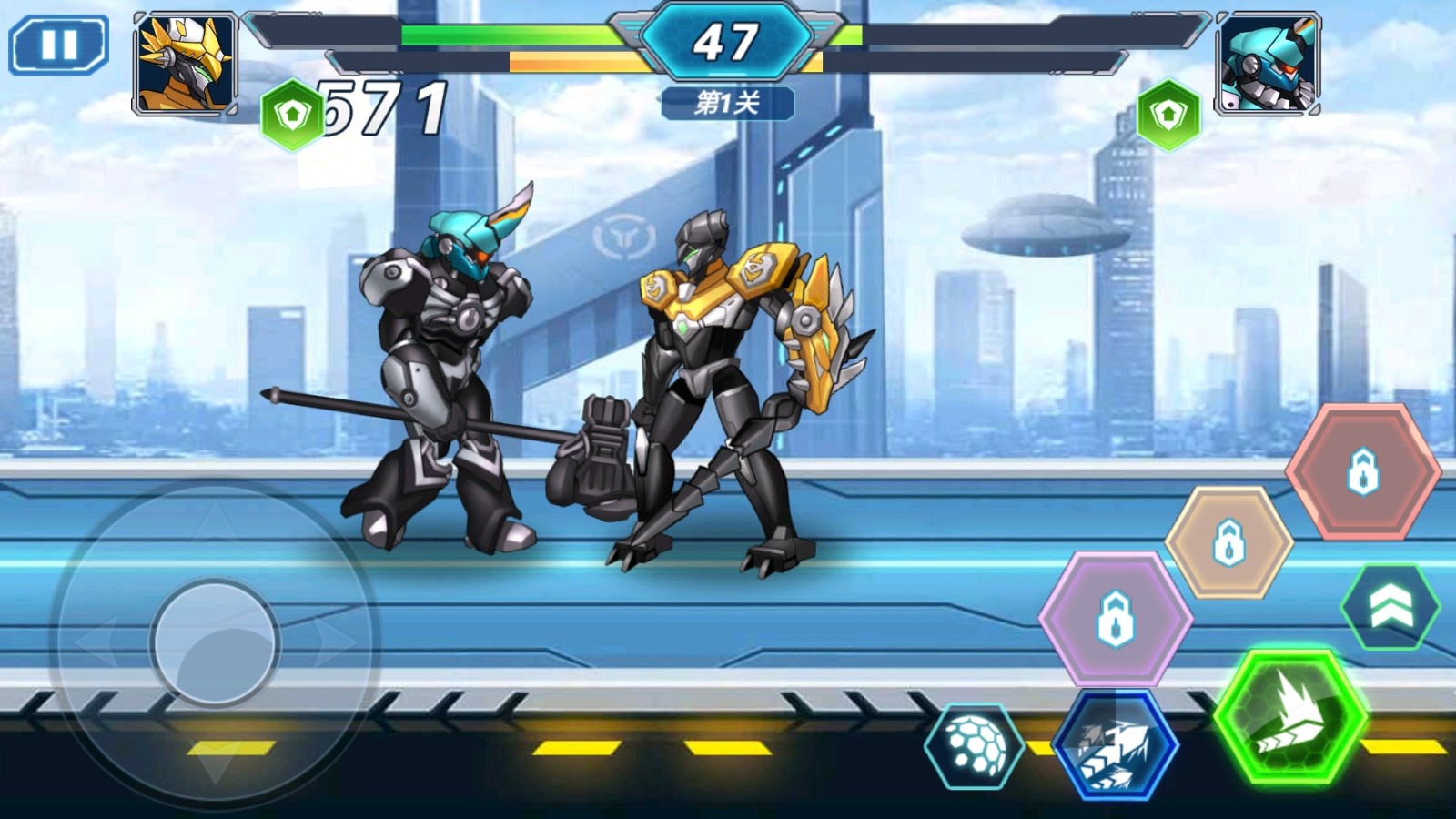Viewport: 1456px width, 819px height.
Task: Activate the blue dragon claw skill
Action: click(1116, 746)
